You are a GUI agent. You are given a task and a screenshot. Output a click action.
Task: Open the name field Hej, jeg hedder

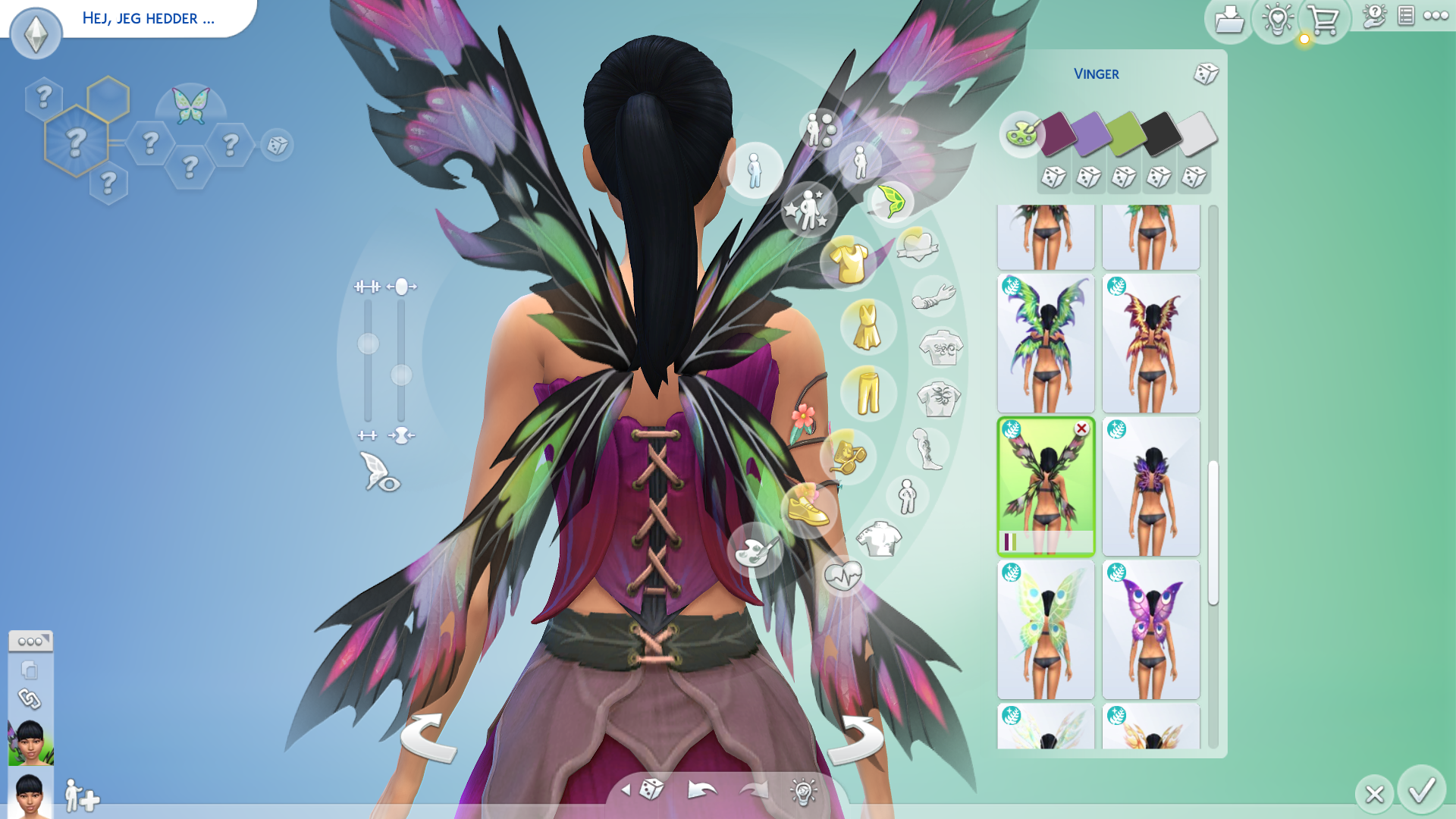click(149, 18)
